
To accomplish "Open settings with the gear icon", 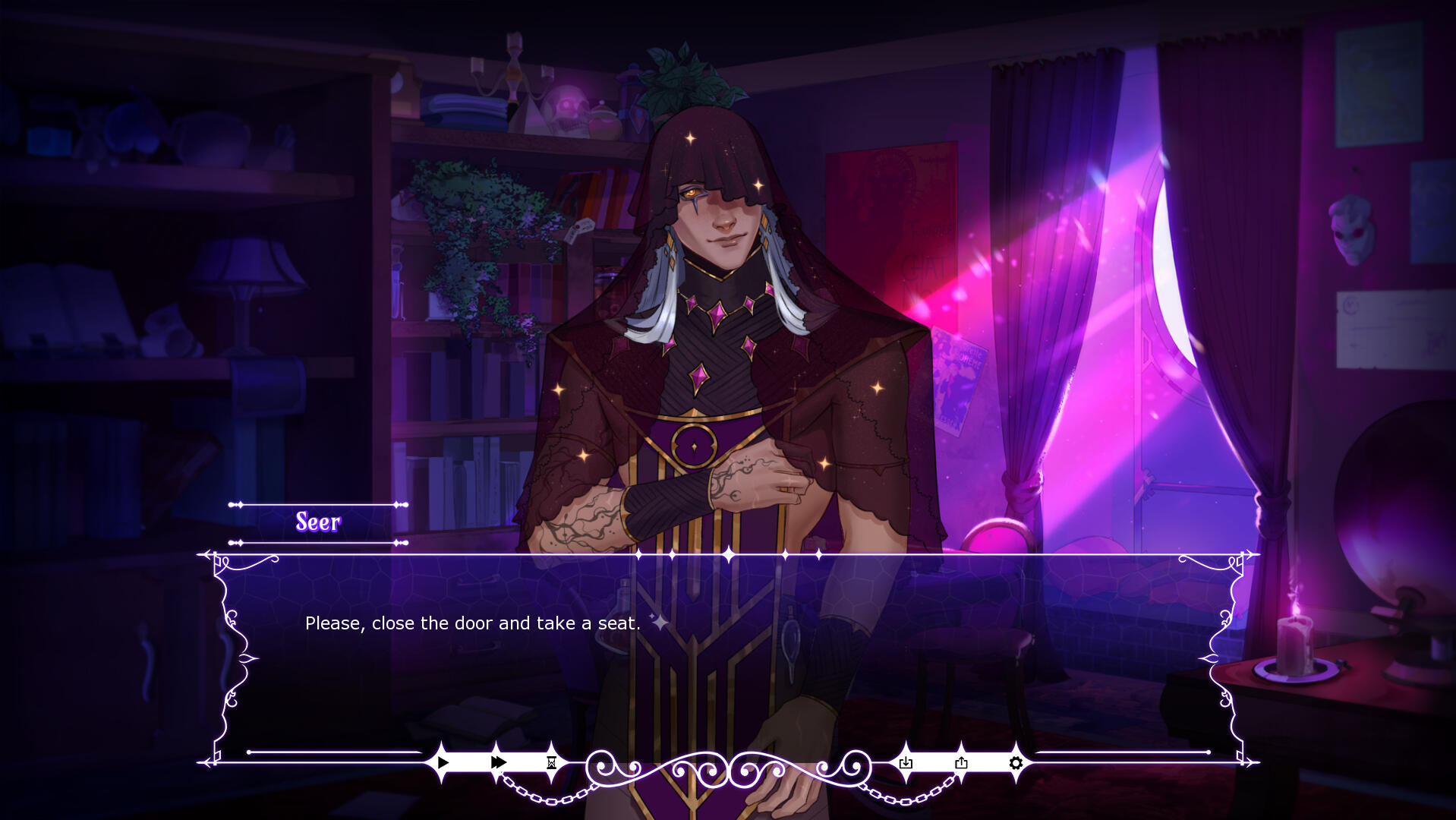I will [x=1016, y=762].
